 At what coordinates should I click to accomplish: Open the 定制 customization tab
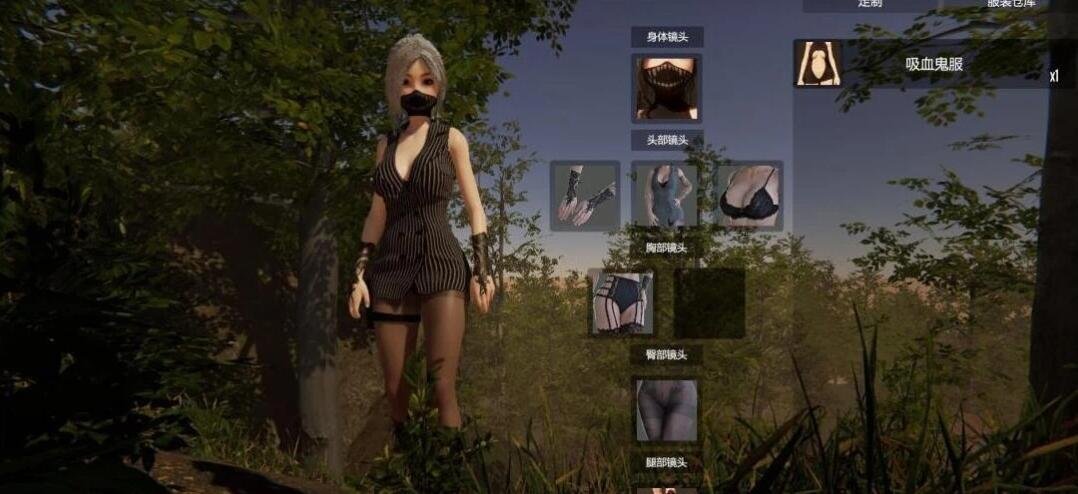pos(870,4)
